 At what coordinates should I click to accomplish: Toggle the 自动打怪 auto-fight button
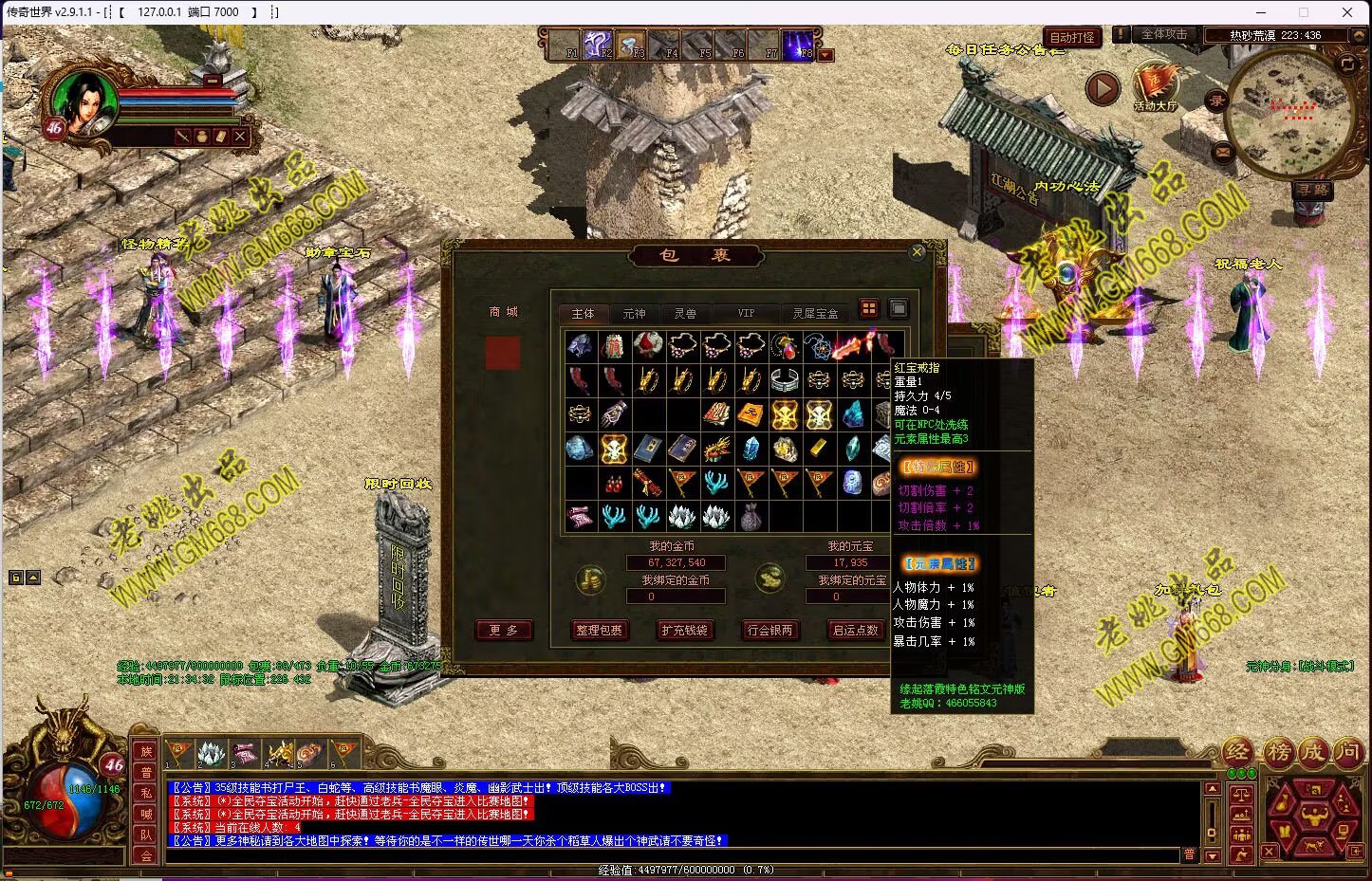click(x=1071, y=37)
